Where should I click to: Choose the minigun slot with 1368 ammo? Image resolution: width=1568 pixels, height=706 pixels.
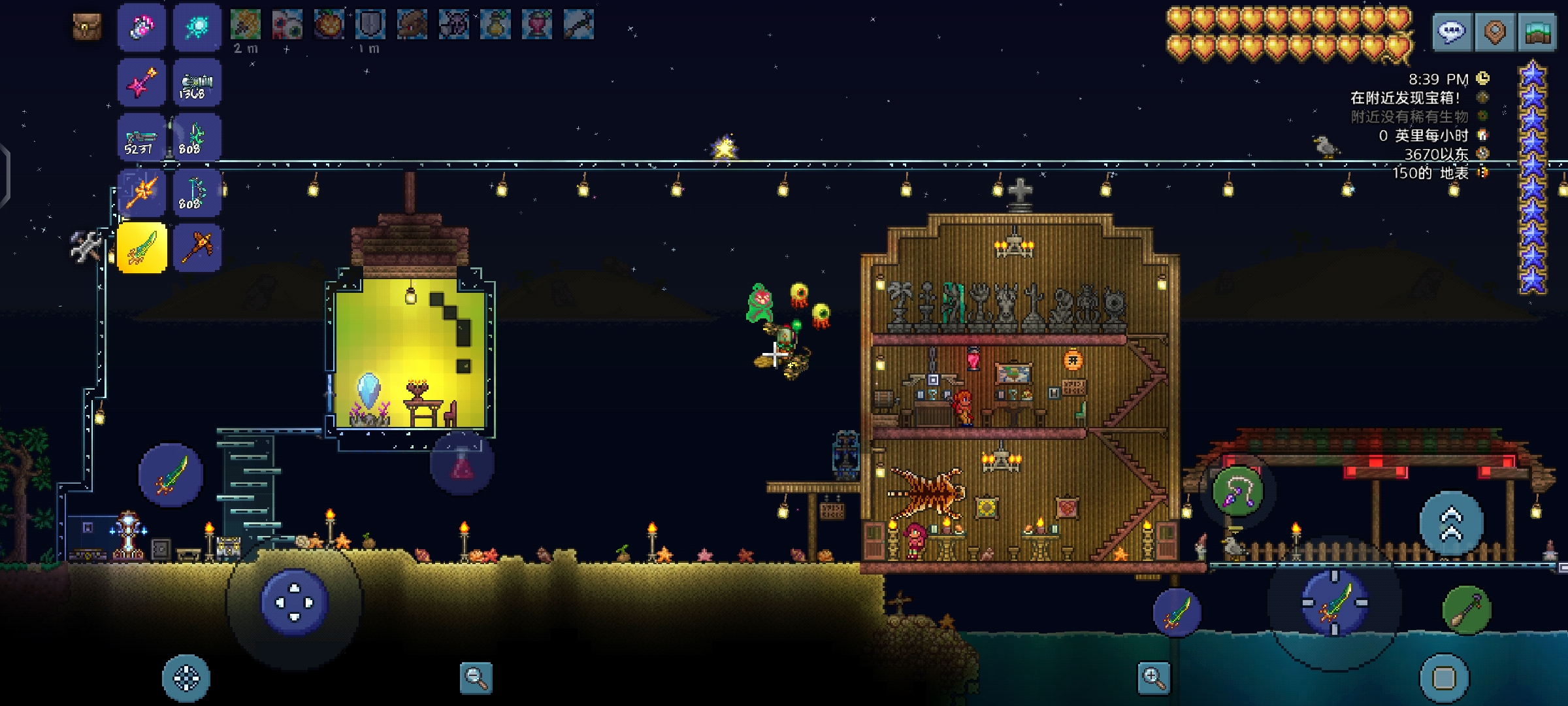(197, 82)
